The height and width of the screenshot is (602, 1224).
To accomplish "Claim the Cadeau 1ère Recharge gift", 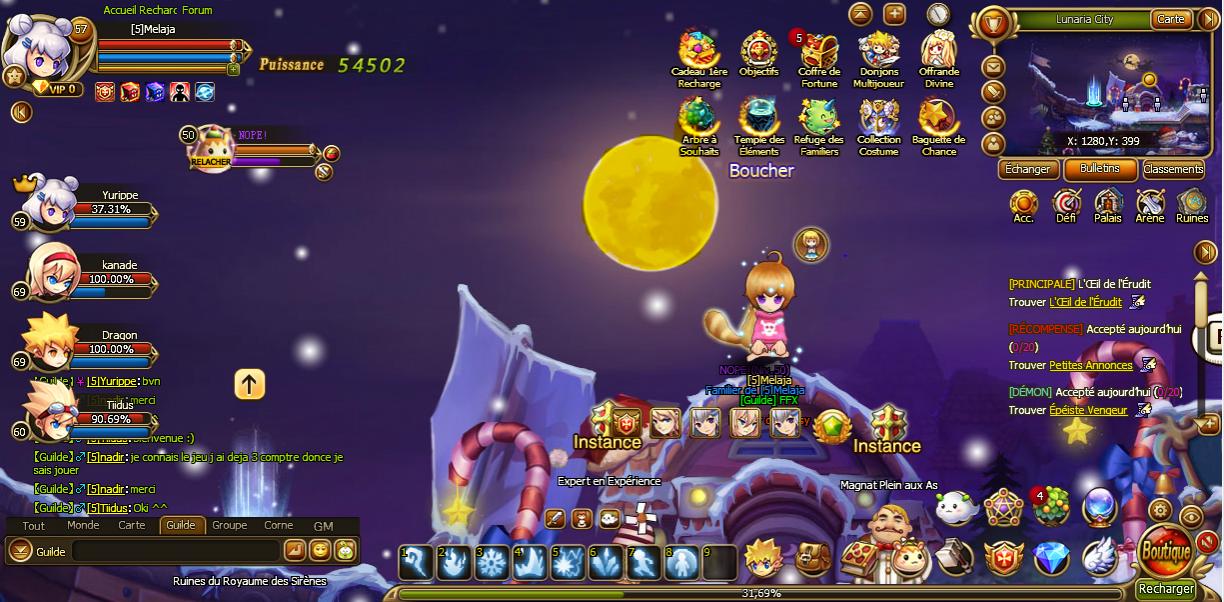I will tap(699, 52).
